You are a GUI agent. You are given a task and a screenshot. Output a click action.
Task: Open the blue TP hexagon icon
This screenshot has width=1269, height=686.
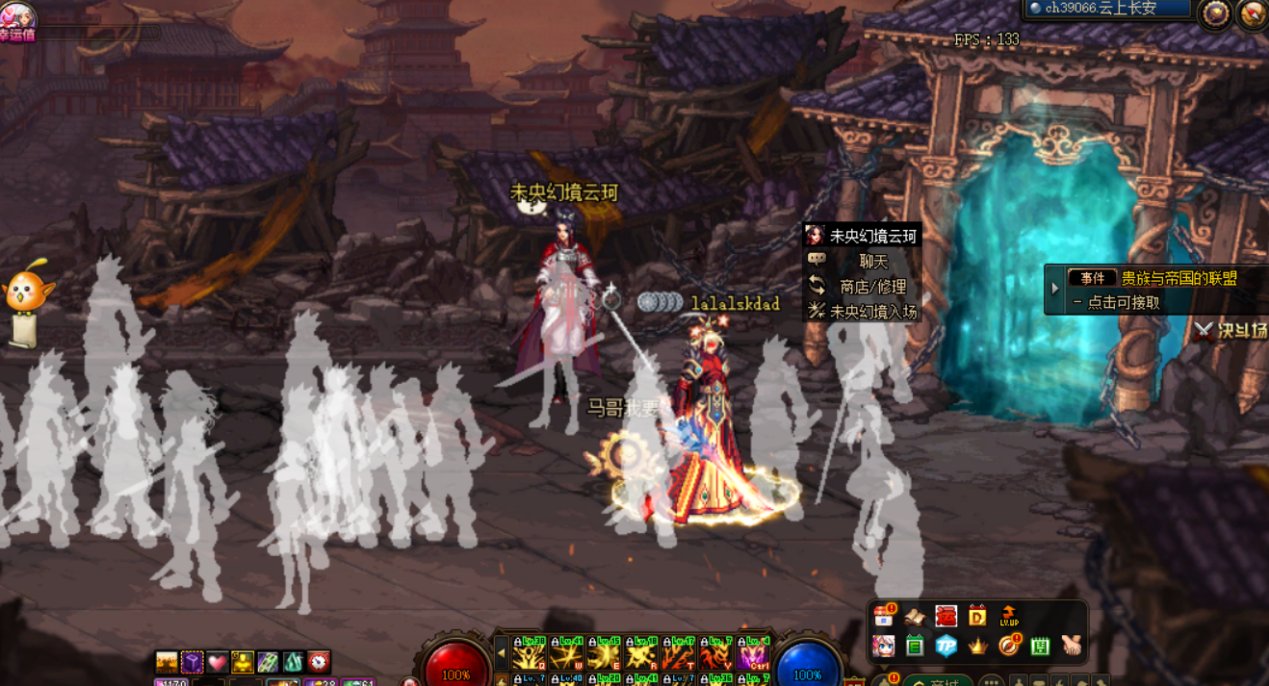coord(946,646)
